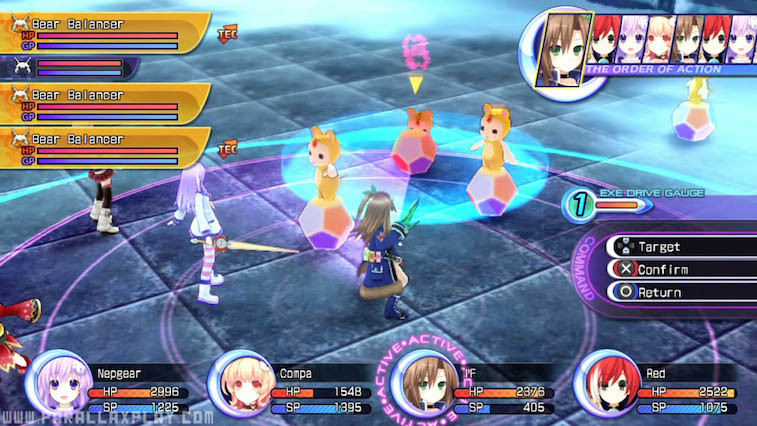Click the large IF portrait in action order
The height and width of the screenshot is (426, 757).
[563, 48]
